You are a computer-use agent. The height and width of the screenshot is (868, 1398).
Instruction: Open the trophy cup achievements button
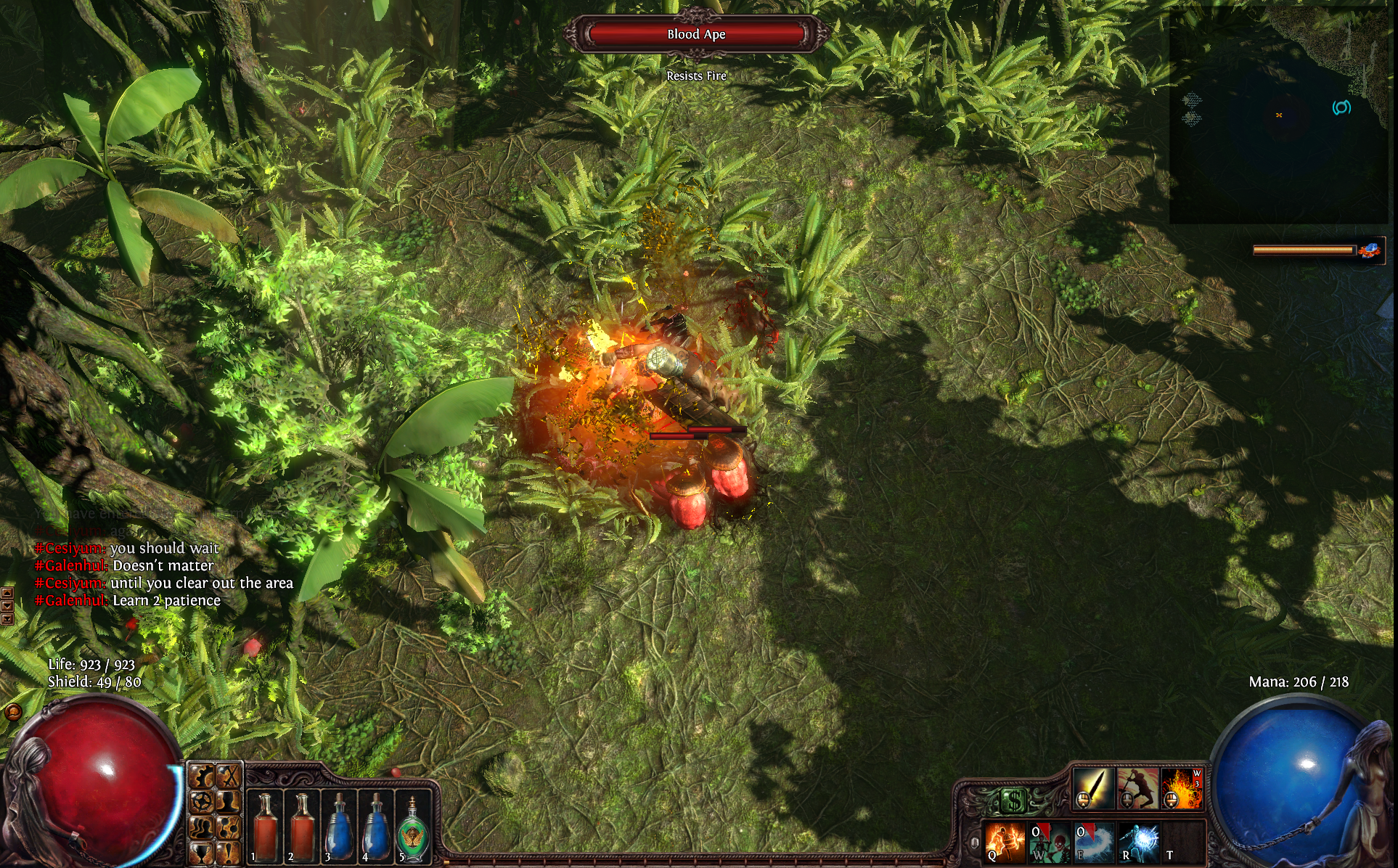point(203,851)
